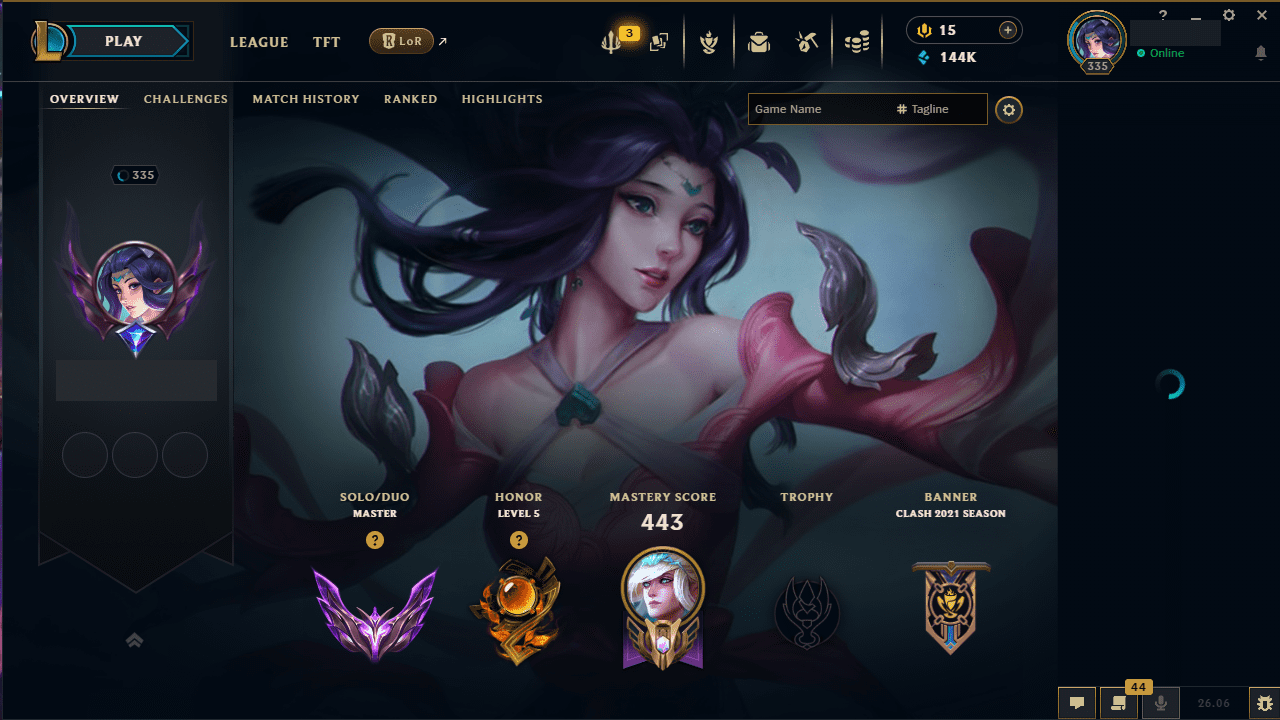Open the Store coins icon
The image size is (1280, 720).
(857, 42)
